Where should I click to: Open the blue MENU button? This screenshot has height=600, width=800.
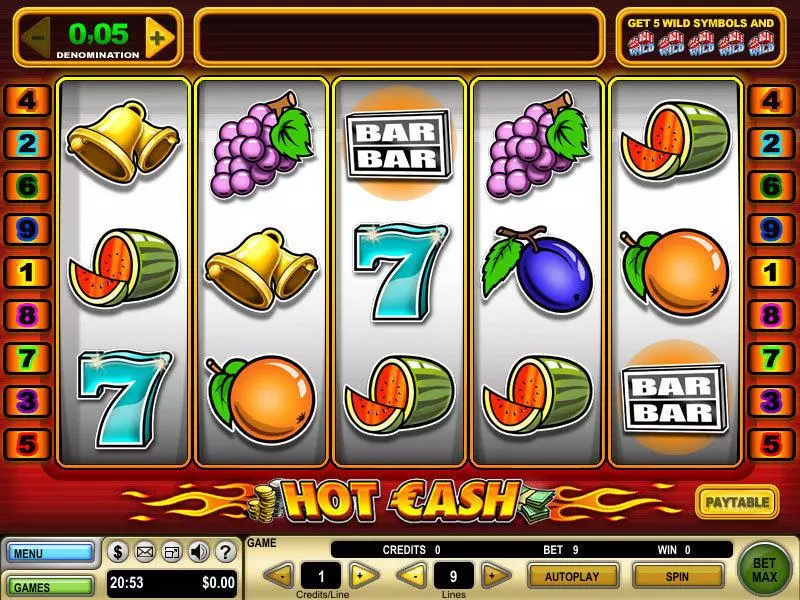pos(49,553)
